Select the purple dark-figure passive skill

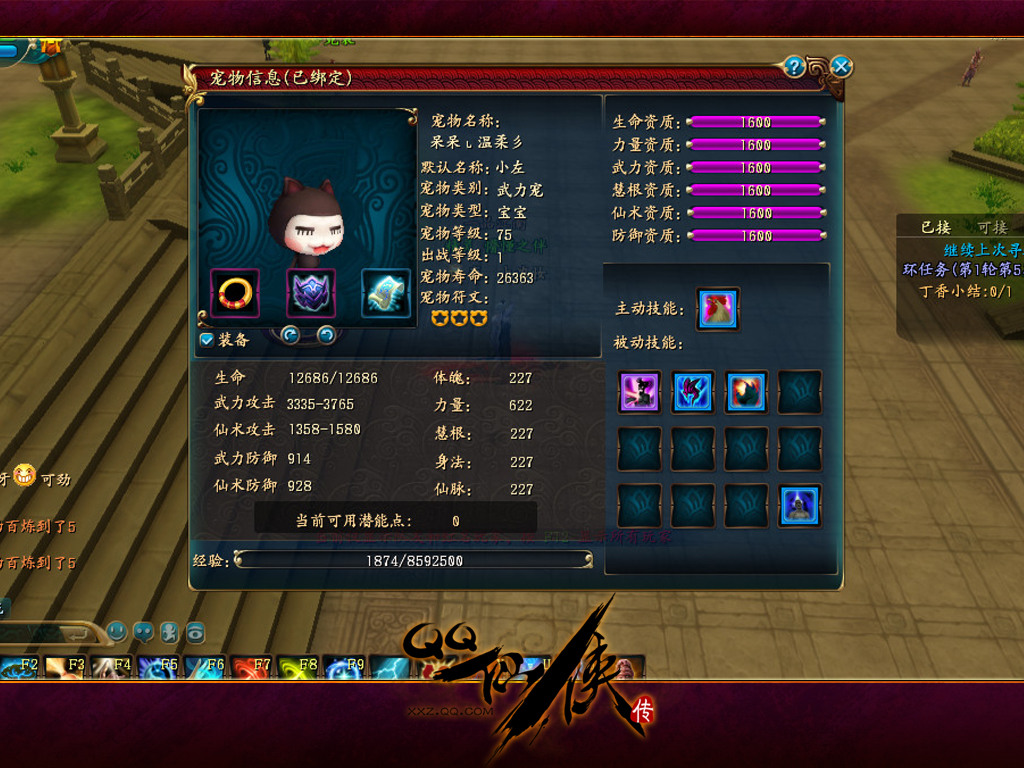[x=639, y=392]
